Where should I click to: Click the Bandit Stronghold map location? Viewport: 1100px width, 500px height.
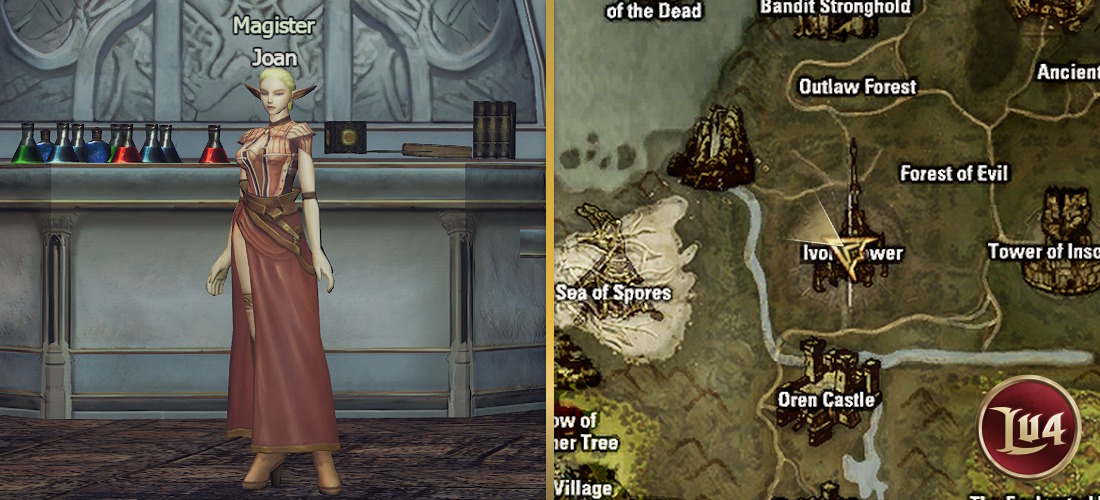click(835, 9)
